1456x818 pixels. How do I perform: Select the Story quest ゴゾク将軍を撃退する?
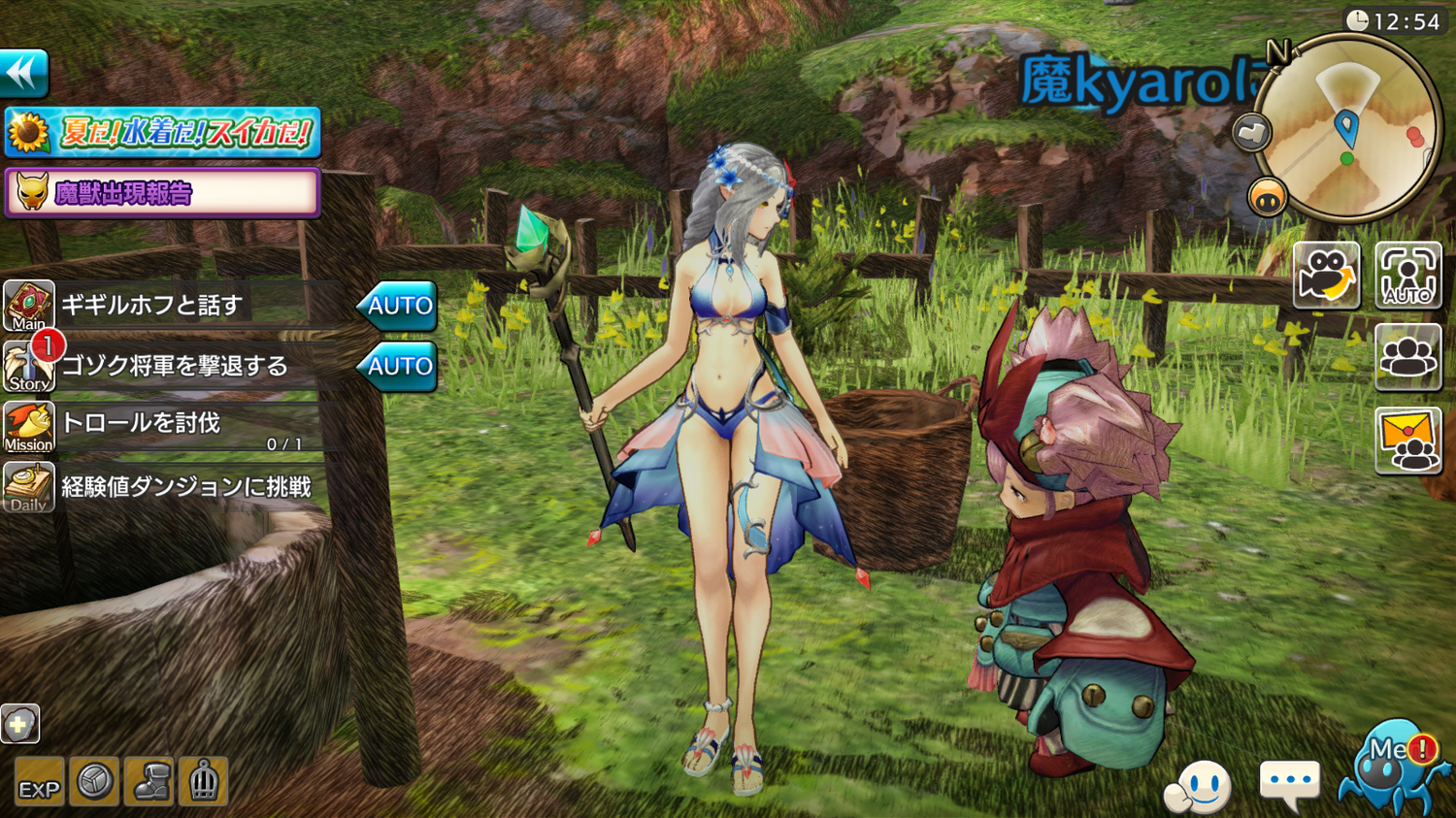175,366
